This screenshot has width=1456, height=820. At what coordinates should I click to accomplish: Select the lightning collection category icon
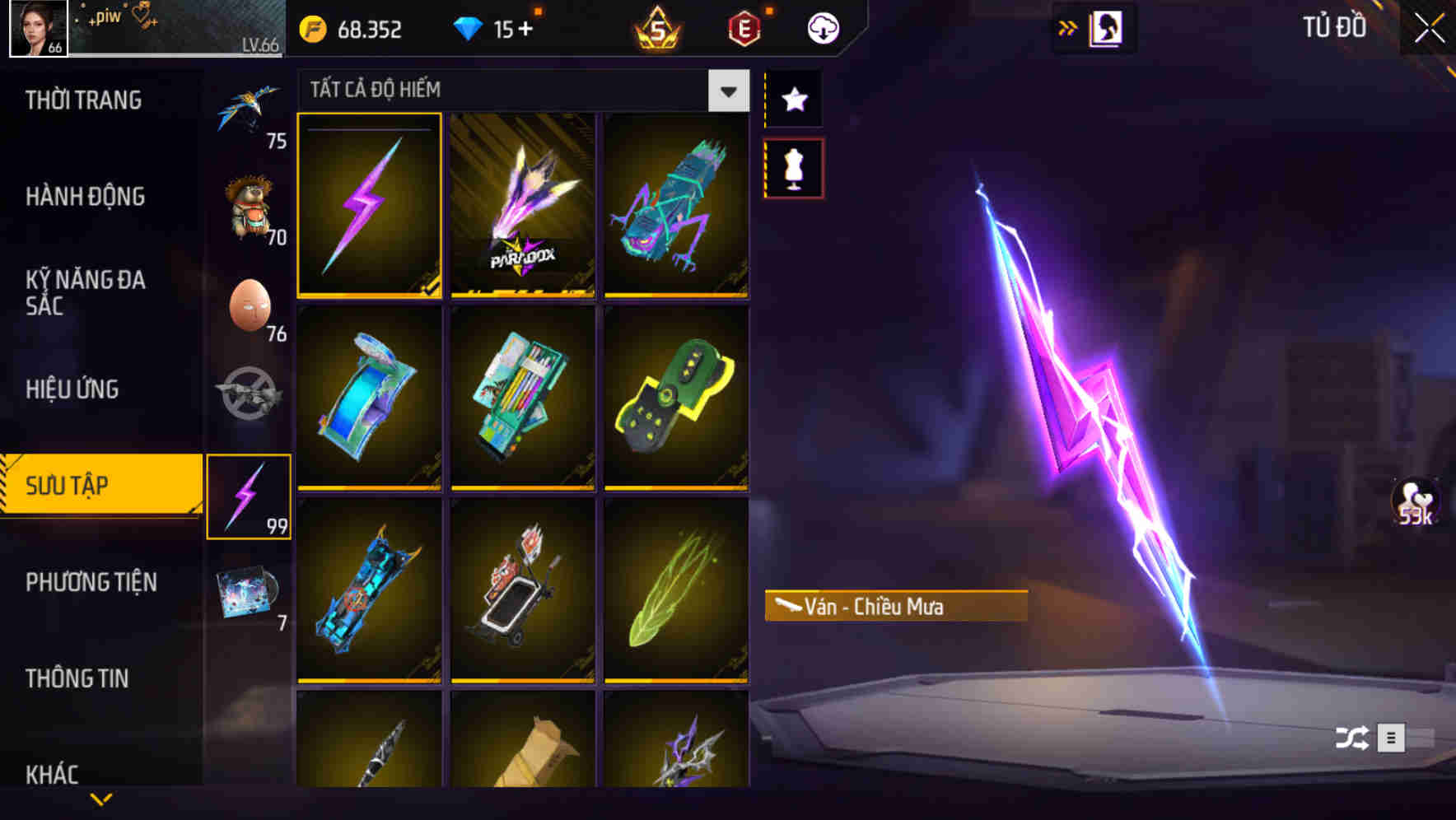[x=250, y=494]
